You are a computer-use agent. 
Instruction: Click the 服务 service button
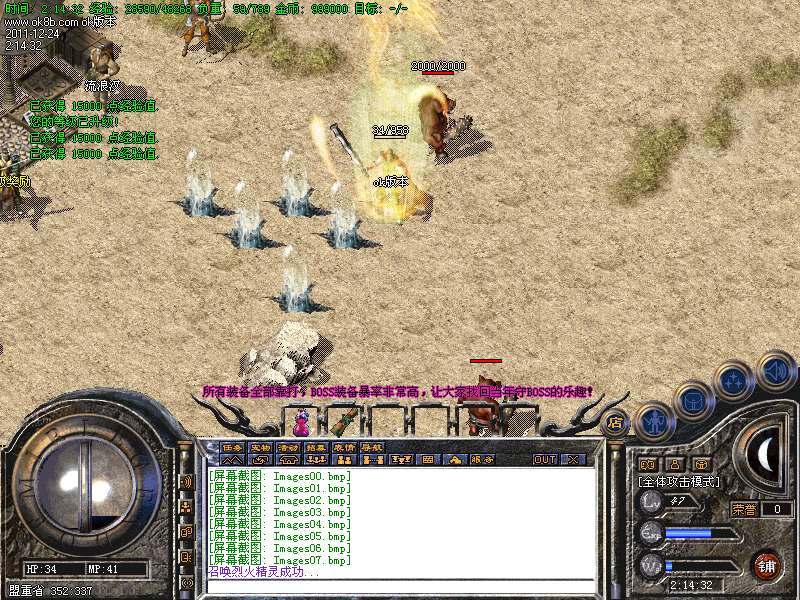tap(482, 460)
